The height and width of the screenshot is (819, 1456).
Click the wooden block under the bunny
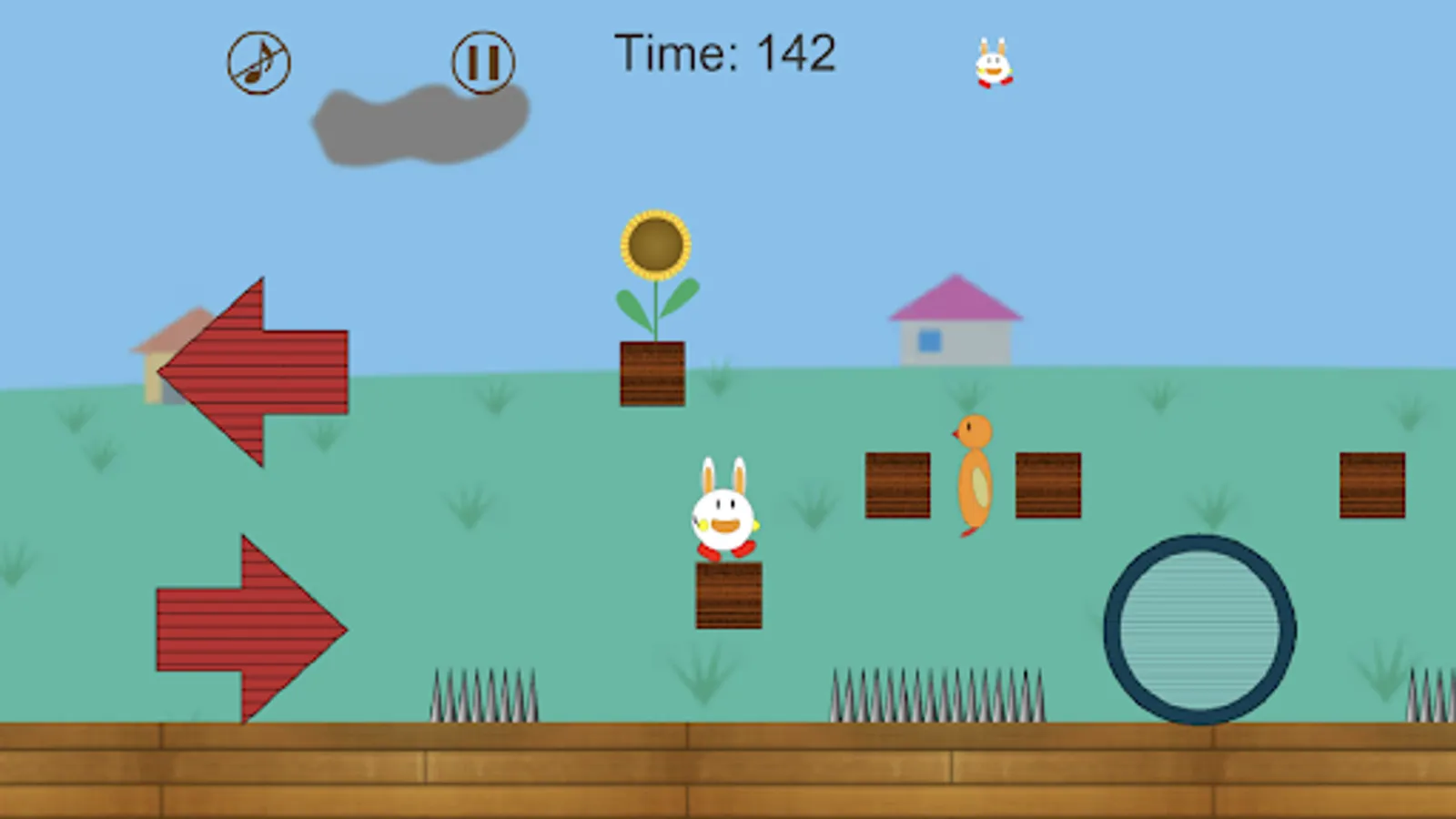tap(728, 596)
